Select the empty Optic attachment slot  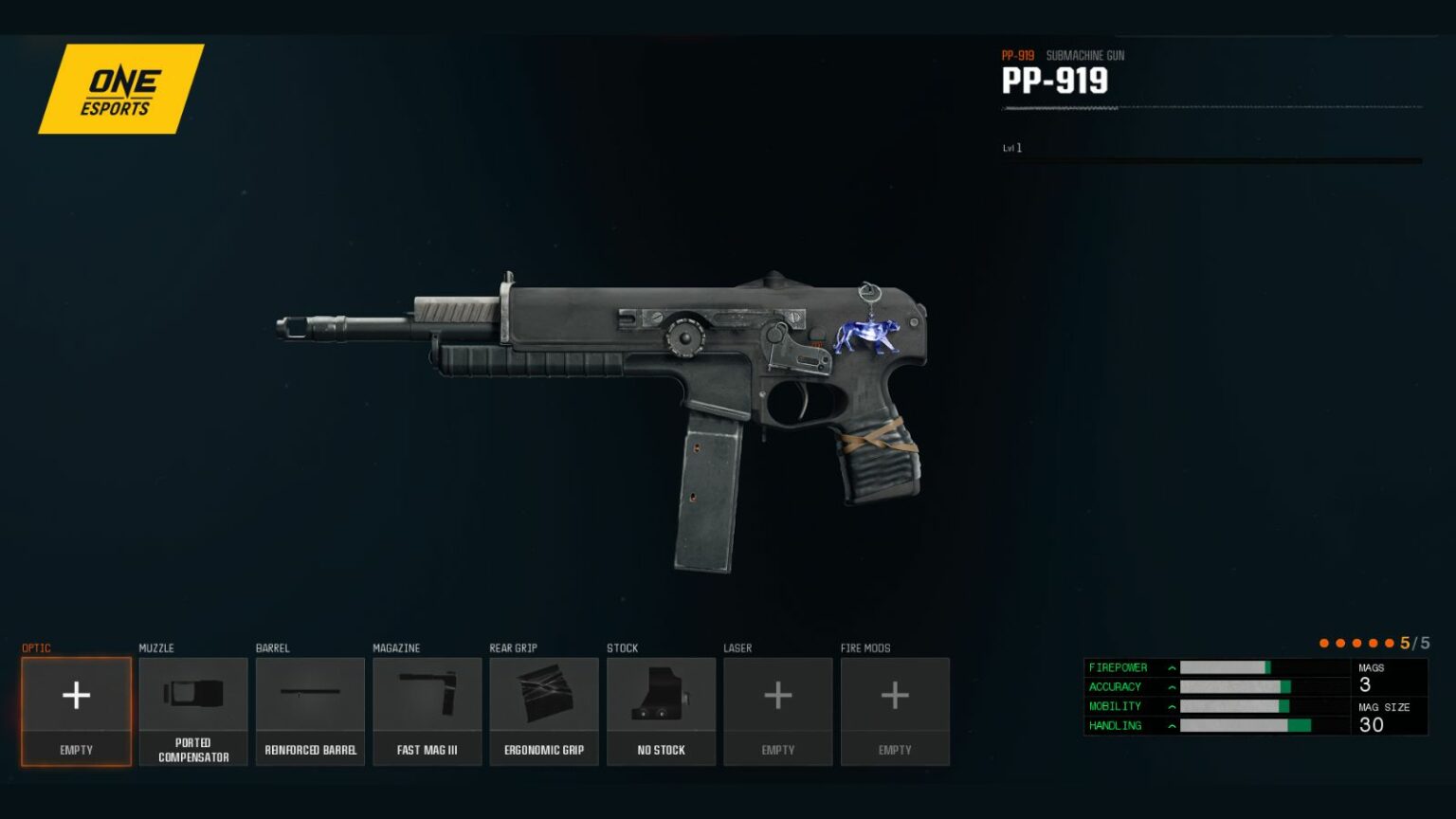point(76,711)
